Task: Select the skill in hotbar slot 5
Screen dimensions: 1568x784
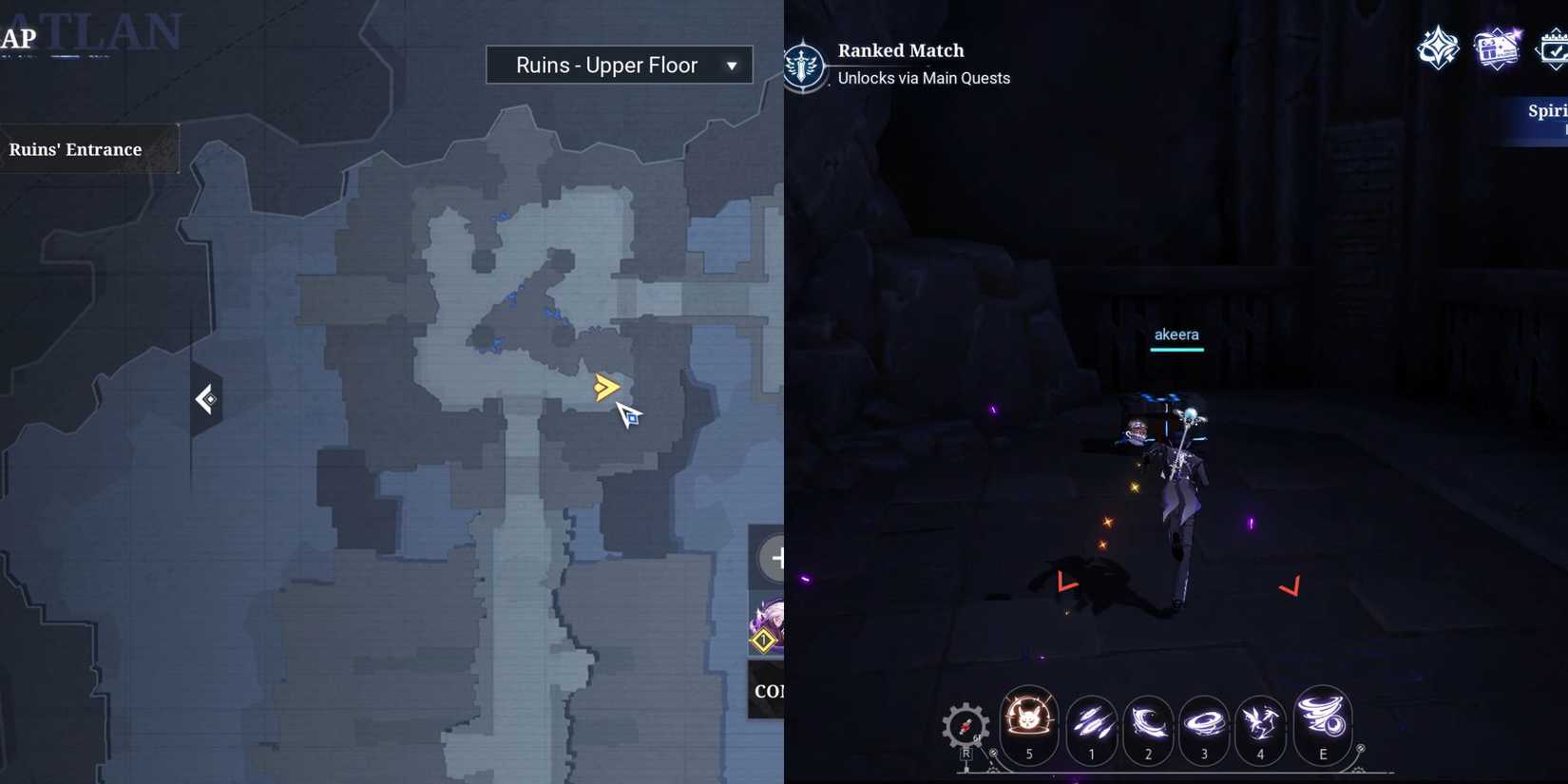Action: (1029, 727)
